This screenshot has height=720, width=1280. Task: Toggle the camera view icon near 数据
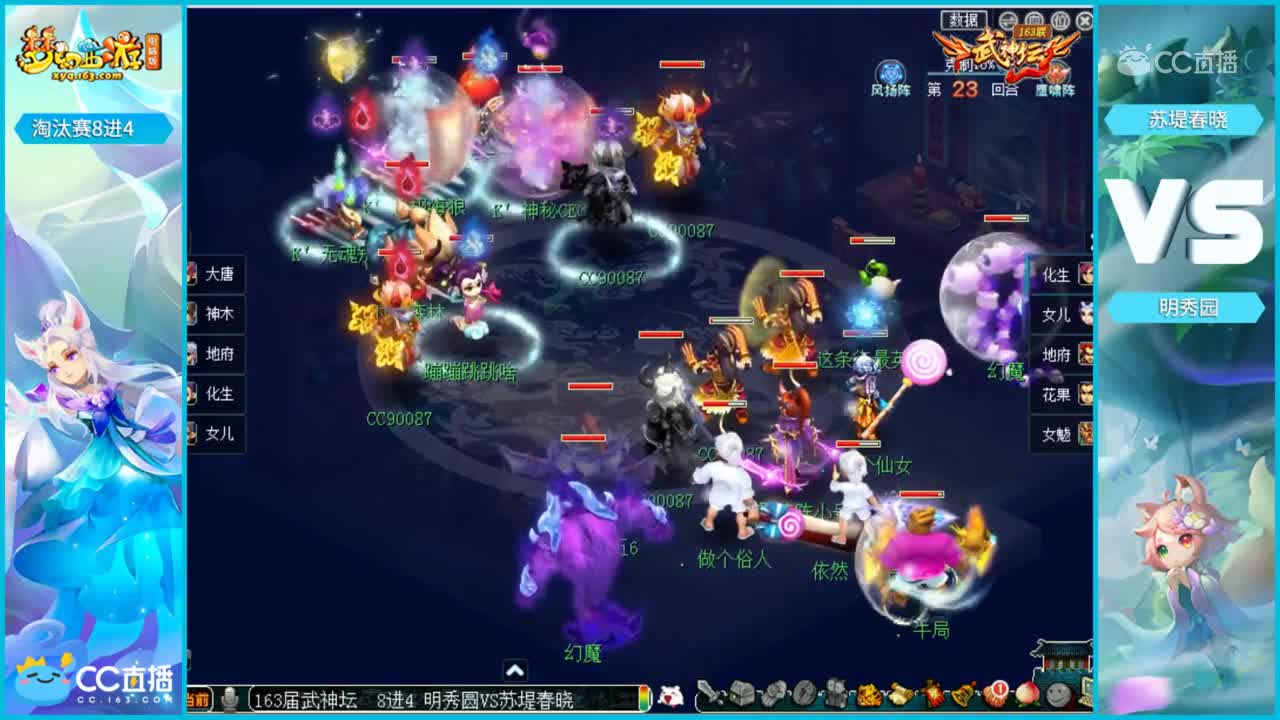pos(1007,19)
